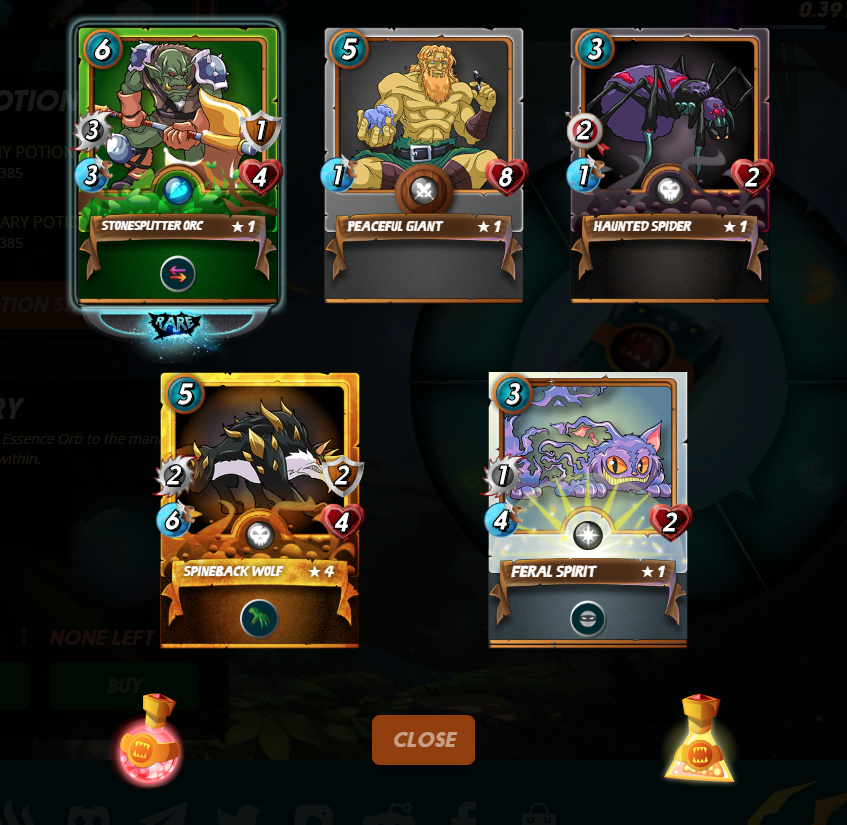This screenshot has height=825, width=847.
Task: Close the card pack reveal
Action: tap(423, 740)
